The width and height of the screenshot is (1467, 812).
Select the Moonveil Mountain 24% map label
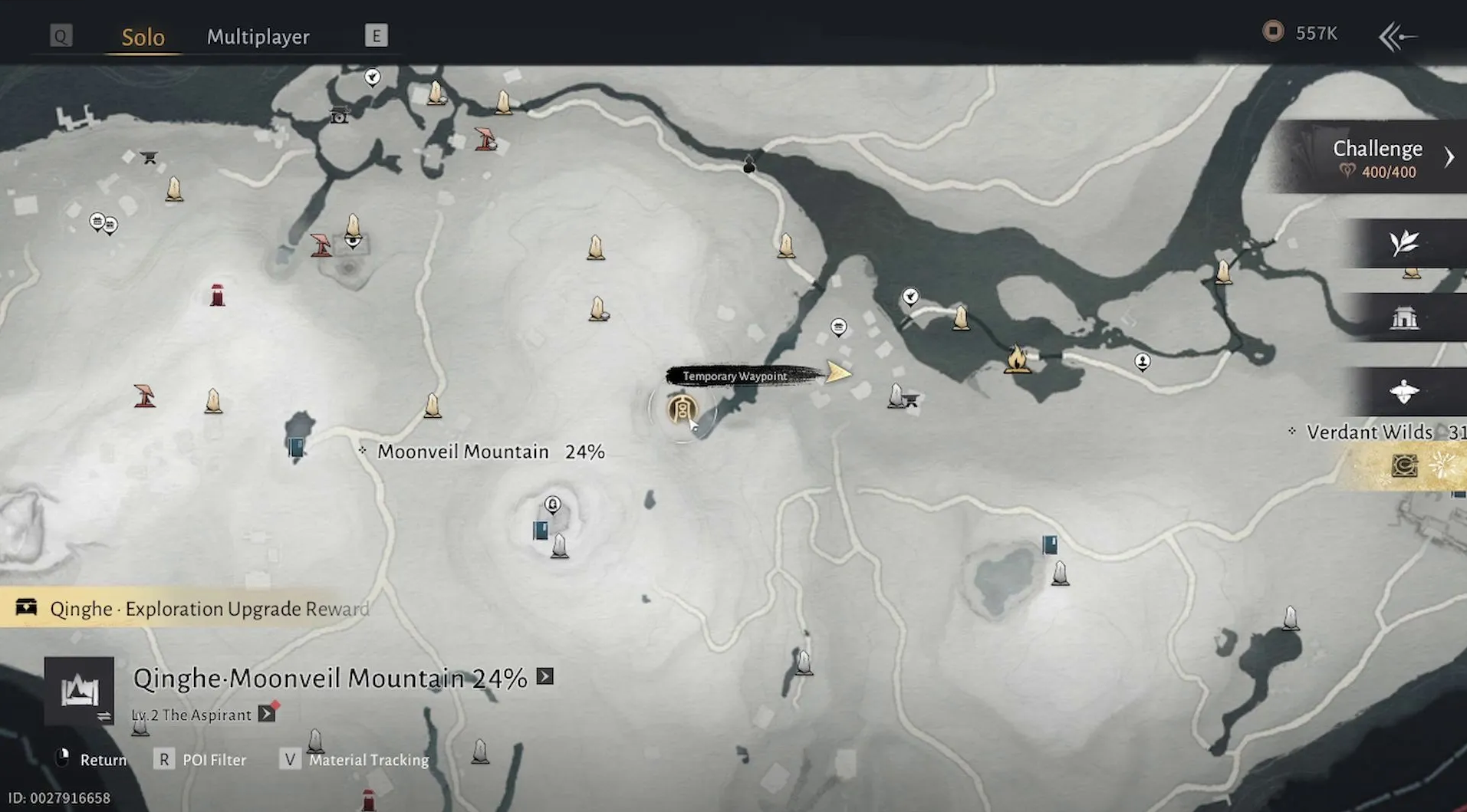click(491, 452)
